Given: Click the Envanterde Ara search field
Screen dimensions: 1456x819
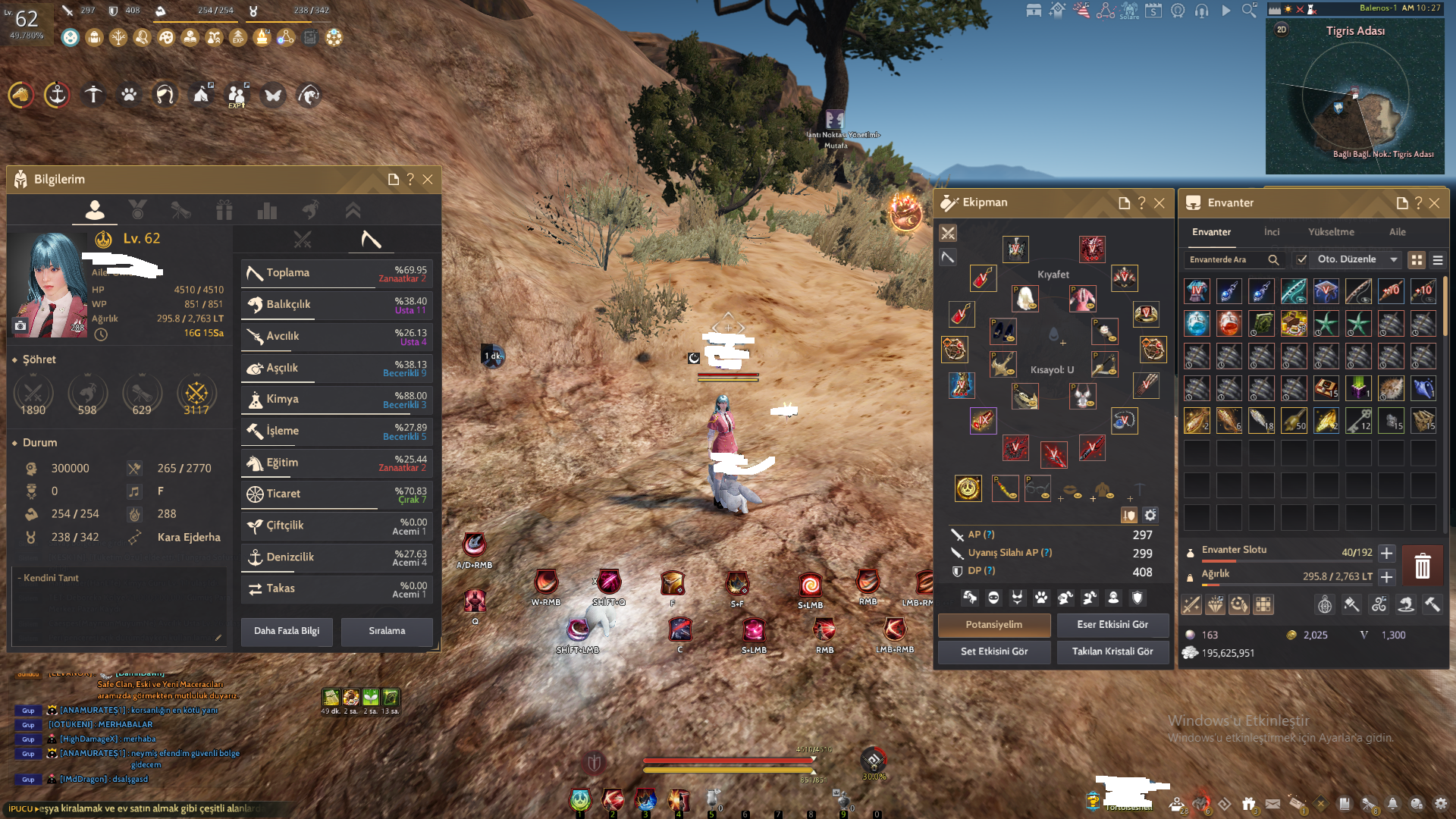Looking at the screenshot, I should (x=1225, y=259).
